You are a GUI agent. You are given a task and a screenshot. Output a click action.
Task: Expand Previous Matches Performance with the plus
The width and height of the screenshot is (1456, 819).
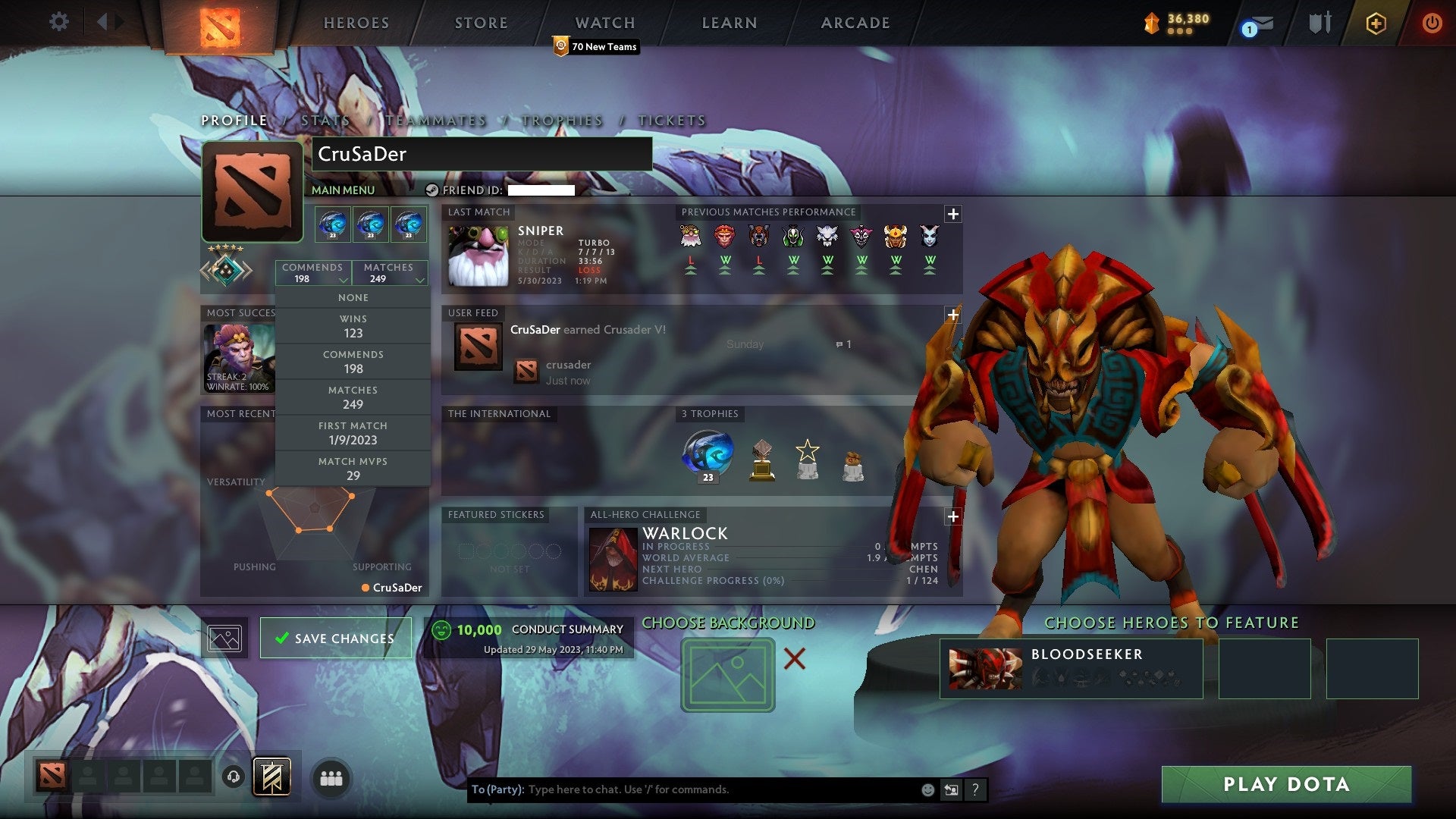coord(952,215)
